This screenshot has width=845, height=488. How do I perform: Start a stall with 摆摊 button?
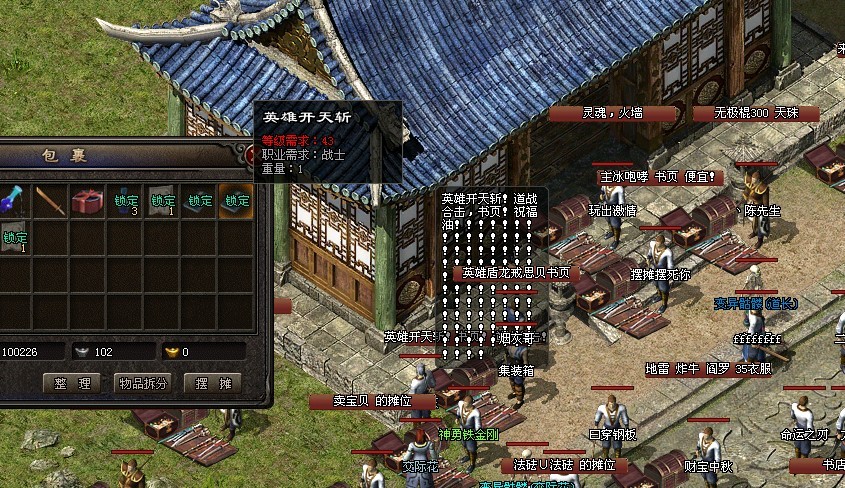pos(213,383)
